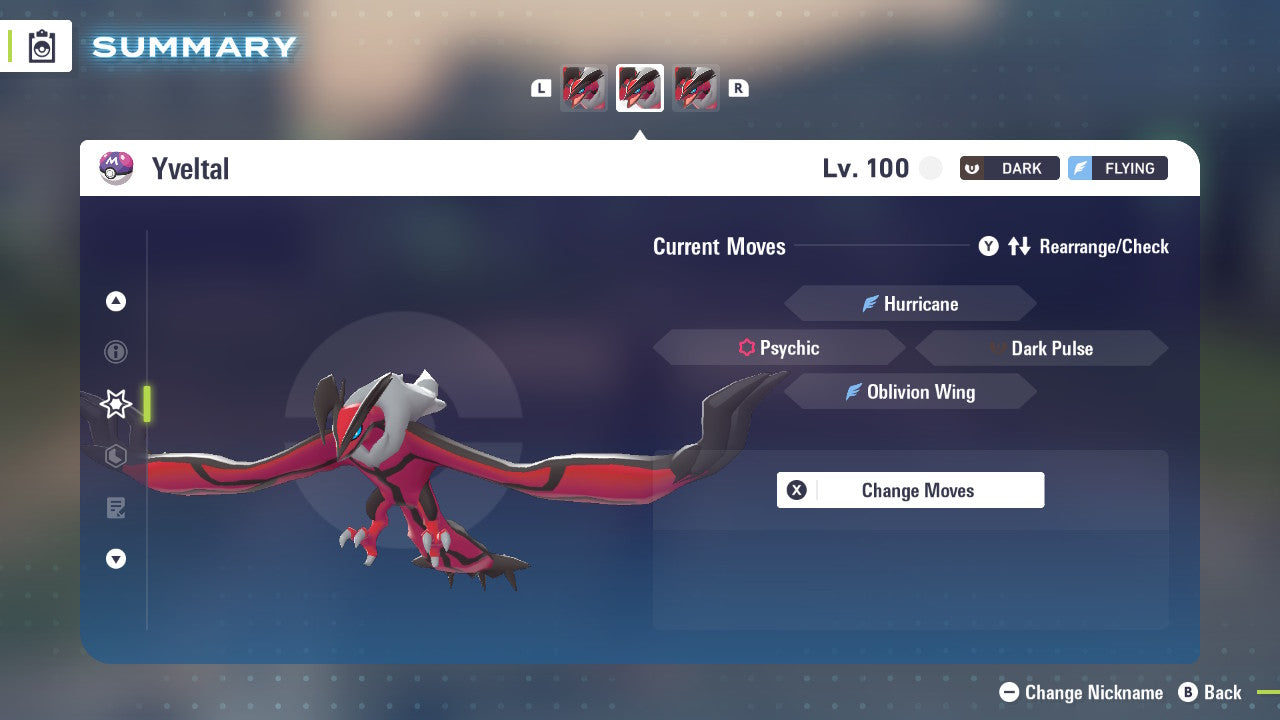Click the circle indicator next to Lv. 100

(x=930, y=168)
